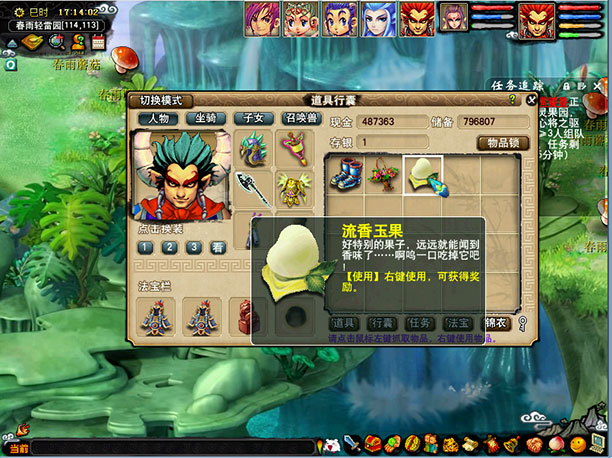Click the sword icon in bottom toolbar

pyautogui.click(x=352, y=443)
